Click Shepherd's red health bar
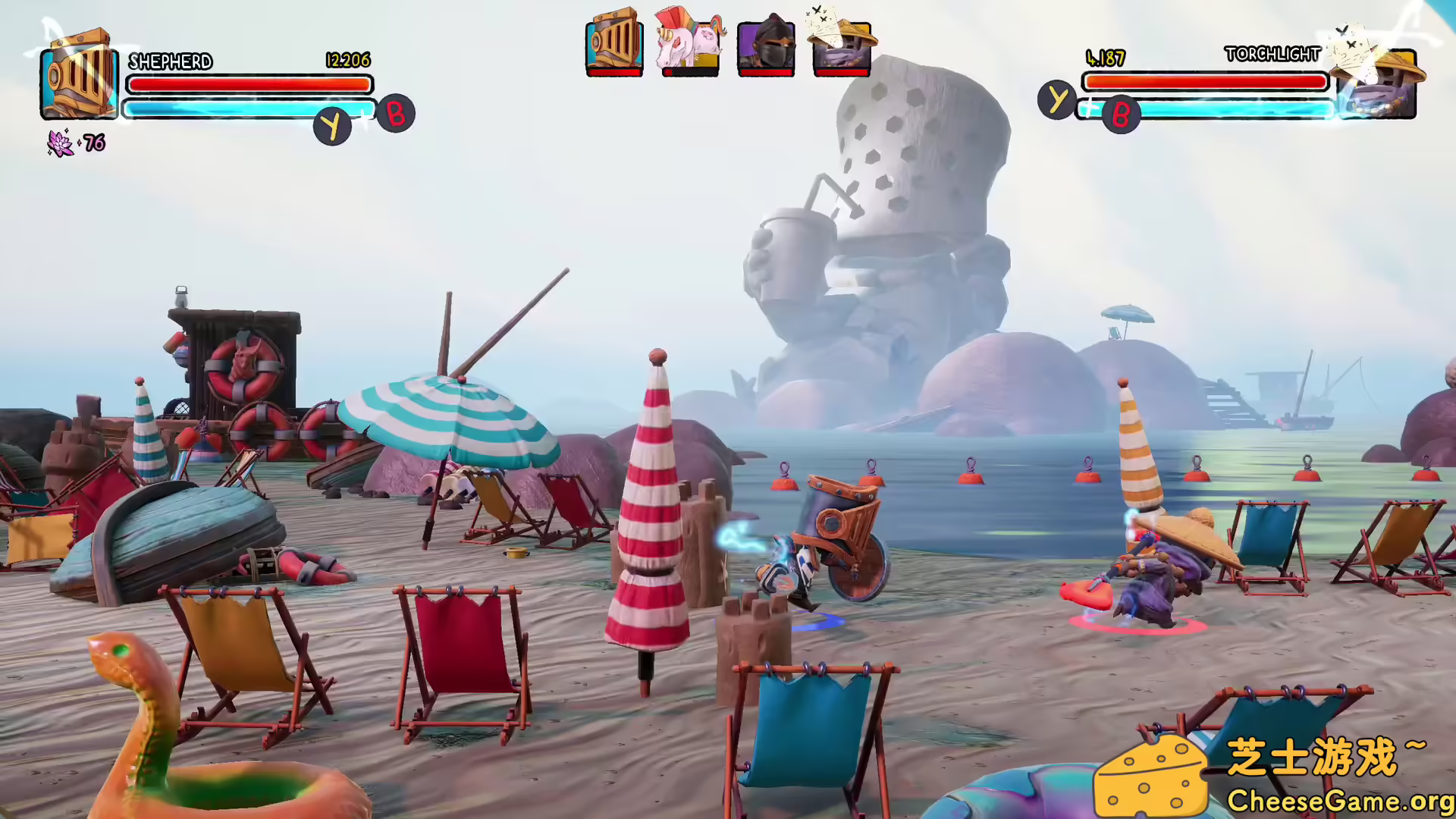Image resolution: width=1456 pixels, height=819 pixels. point(250,86)
